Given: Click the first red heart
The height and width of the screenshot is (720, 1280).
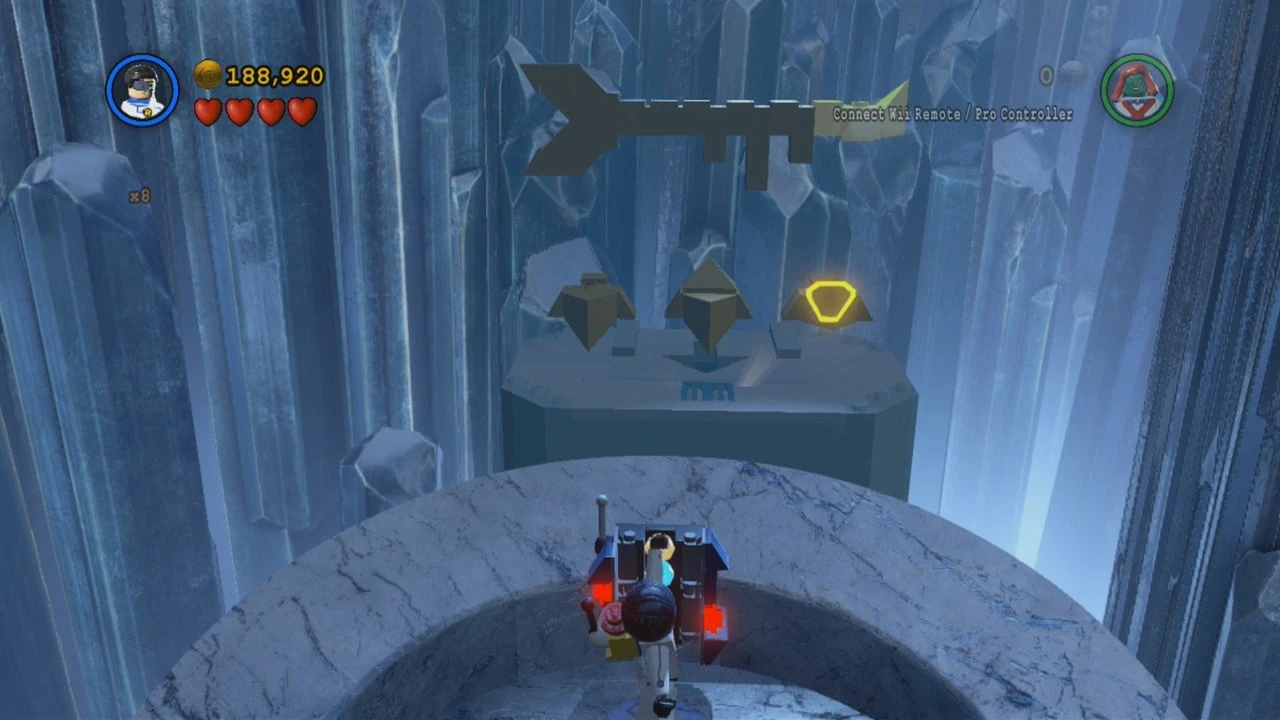Looking at the screenshot, I should point(208,112).
